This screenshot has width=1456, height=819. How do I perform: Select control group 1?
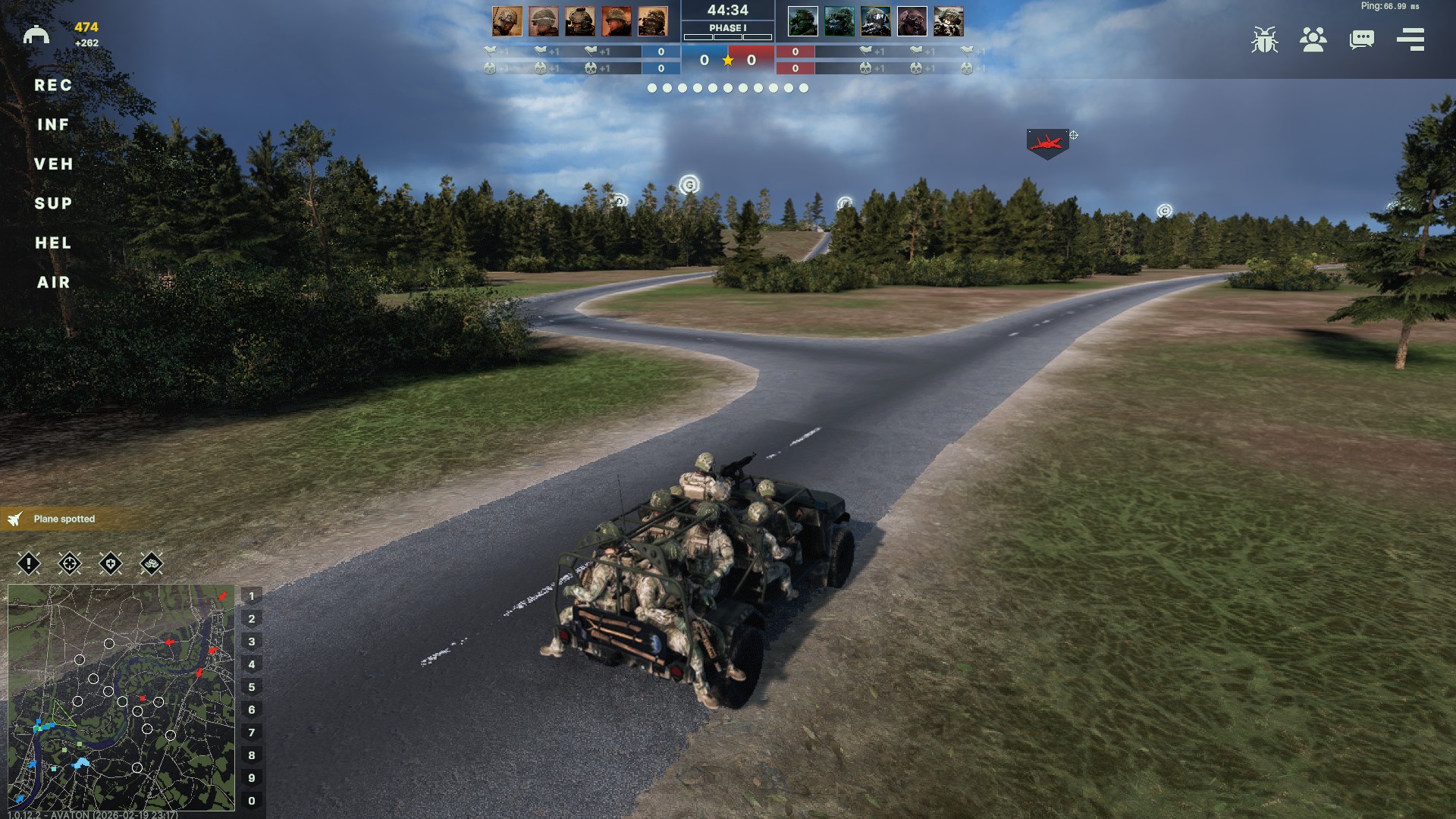(252, 596)
